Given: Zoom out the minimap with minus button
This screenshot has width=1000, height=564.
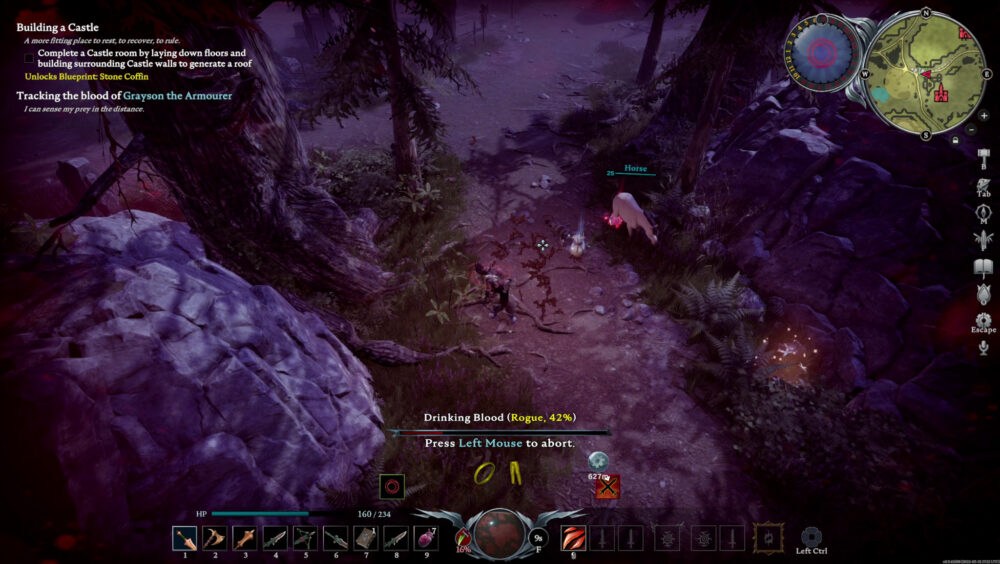Looking at the screenshot, I should 971,129.
